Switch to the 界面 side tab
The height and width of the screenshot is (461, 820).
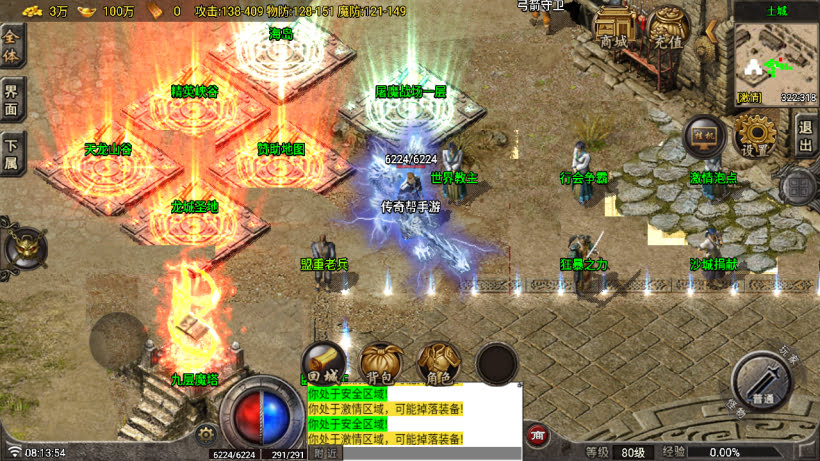point(12,99)
